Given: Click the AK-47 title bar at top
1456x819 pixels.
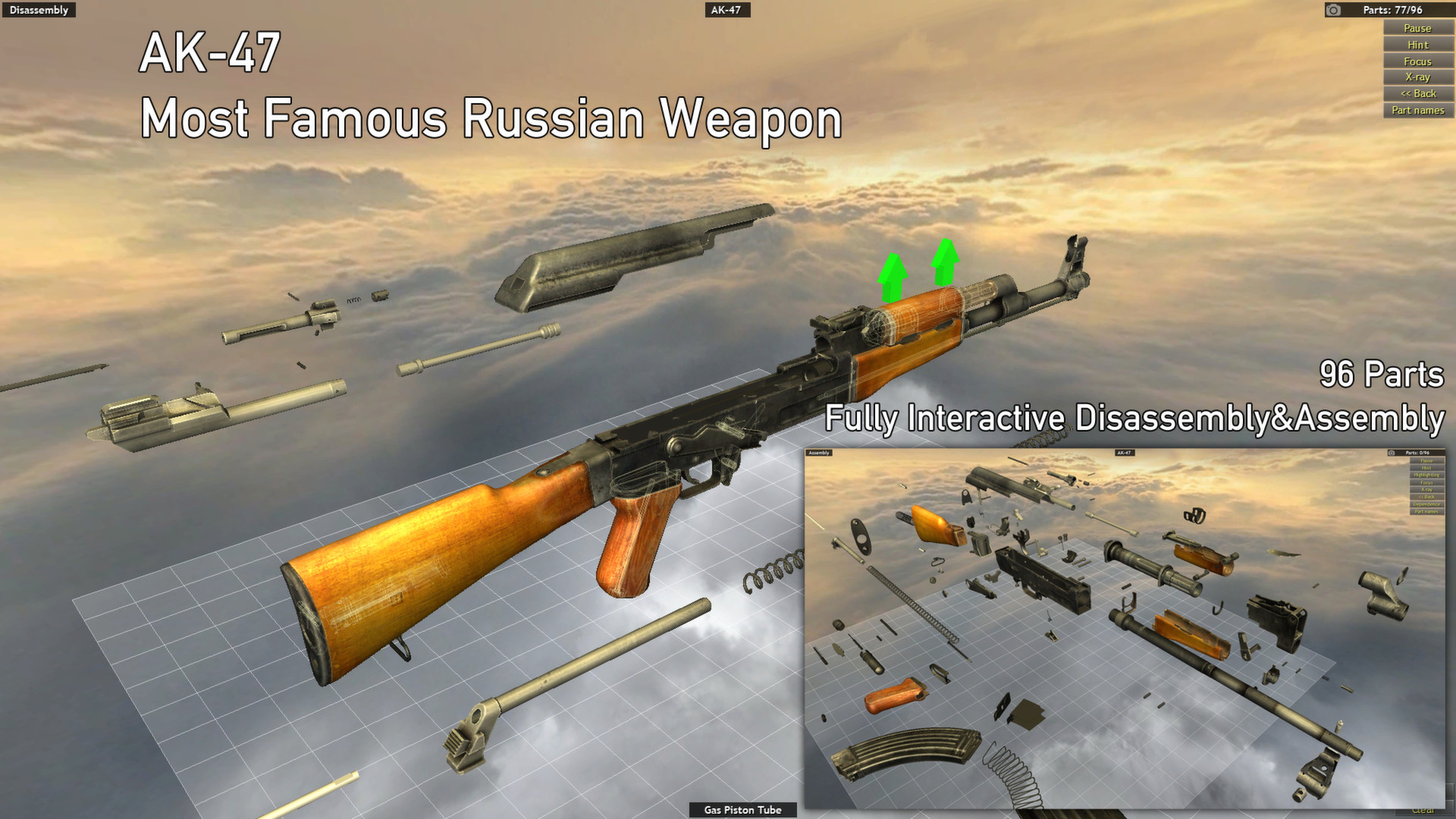Looking at the screenshot, I should click(x=726, y=10).
